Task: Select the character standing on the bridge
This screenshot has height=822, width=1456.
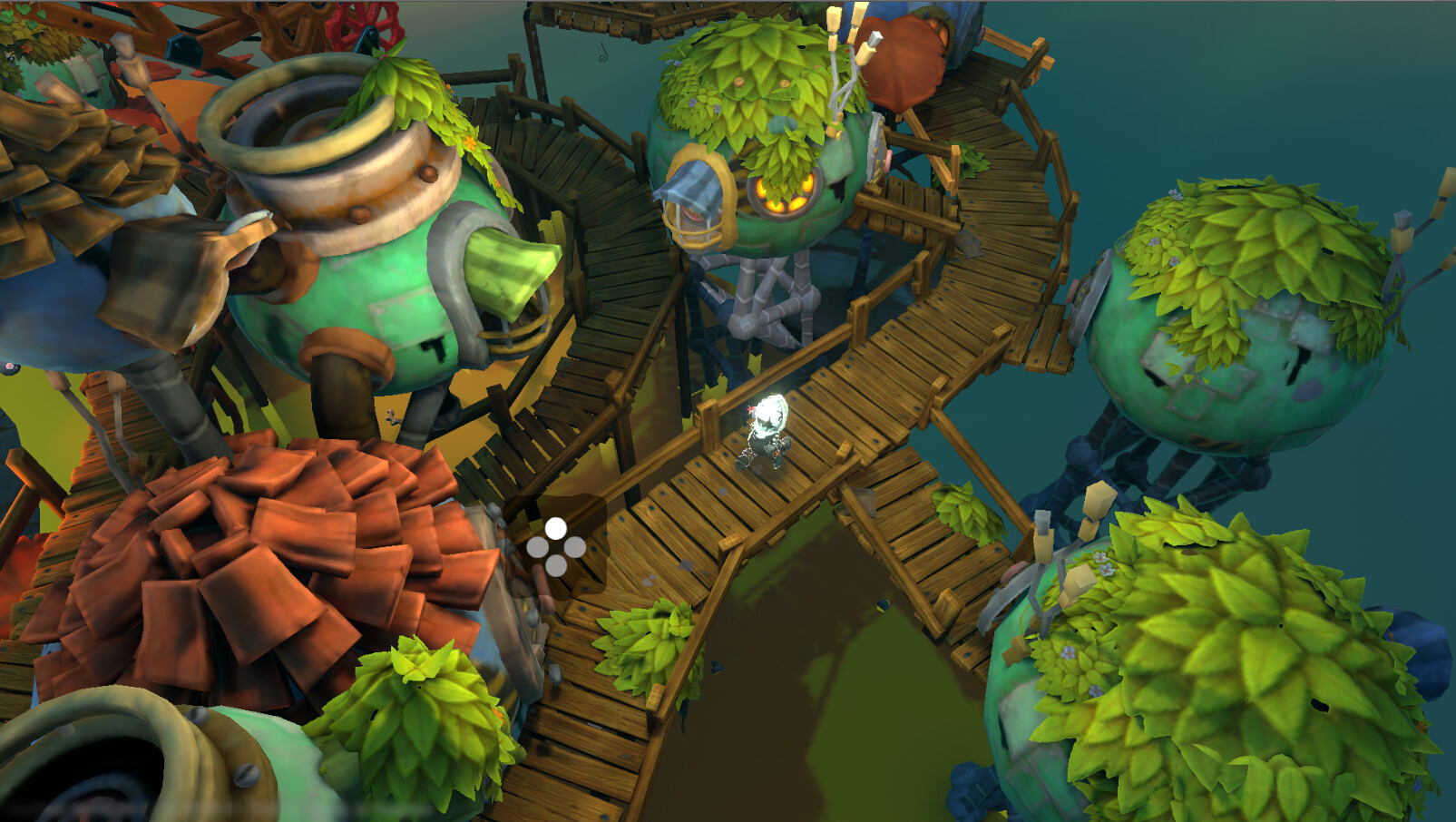Action: 769,435
